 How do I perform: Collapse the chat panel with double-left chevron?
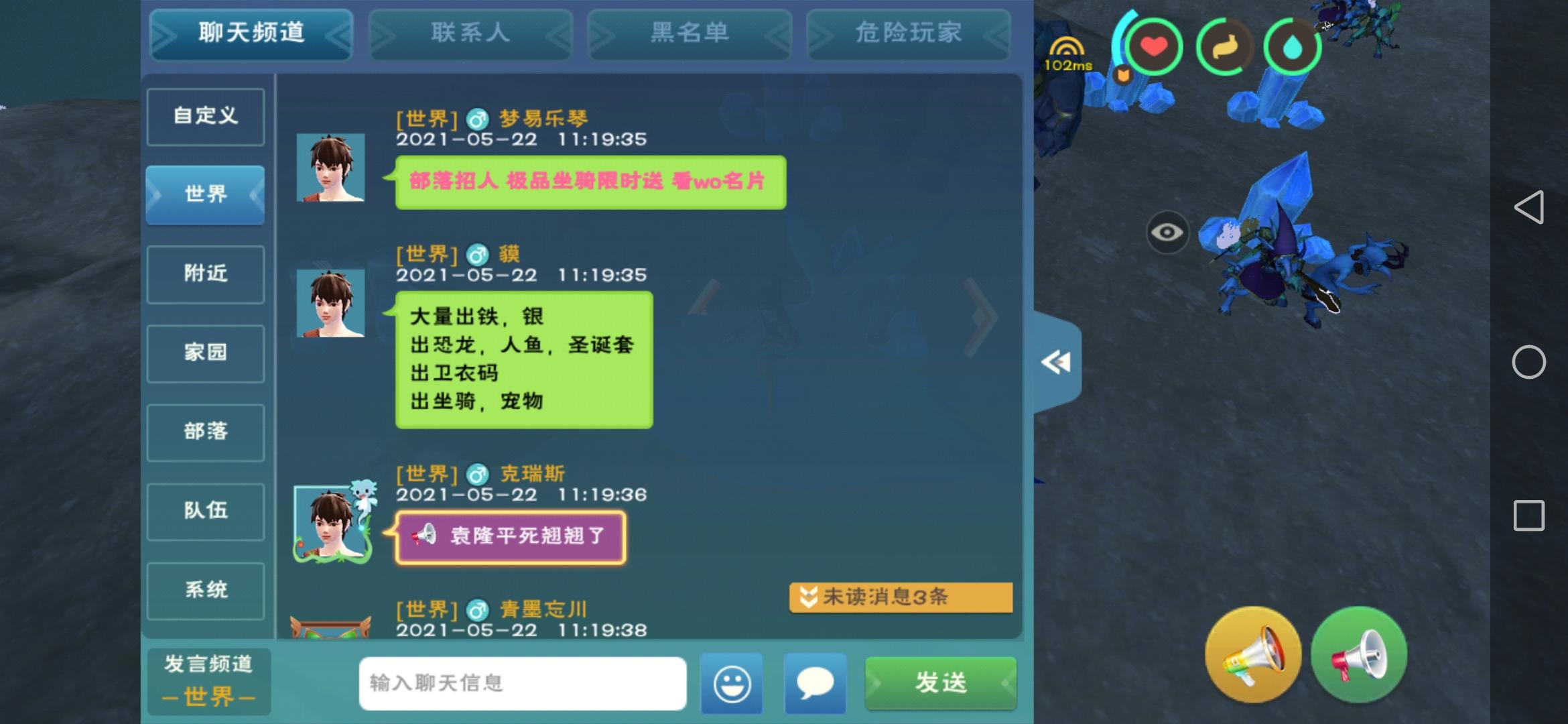tap(1057, 362)
